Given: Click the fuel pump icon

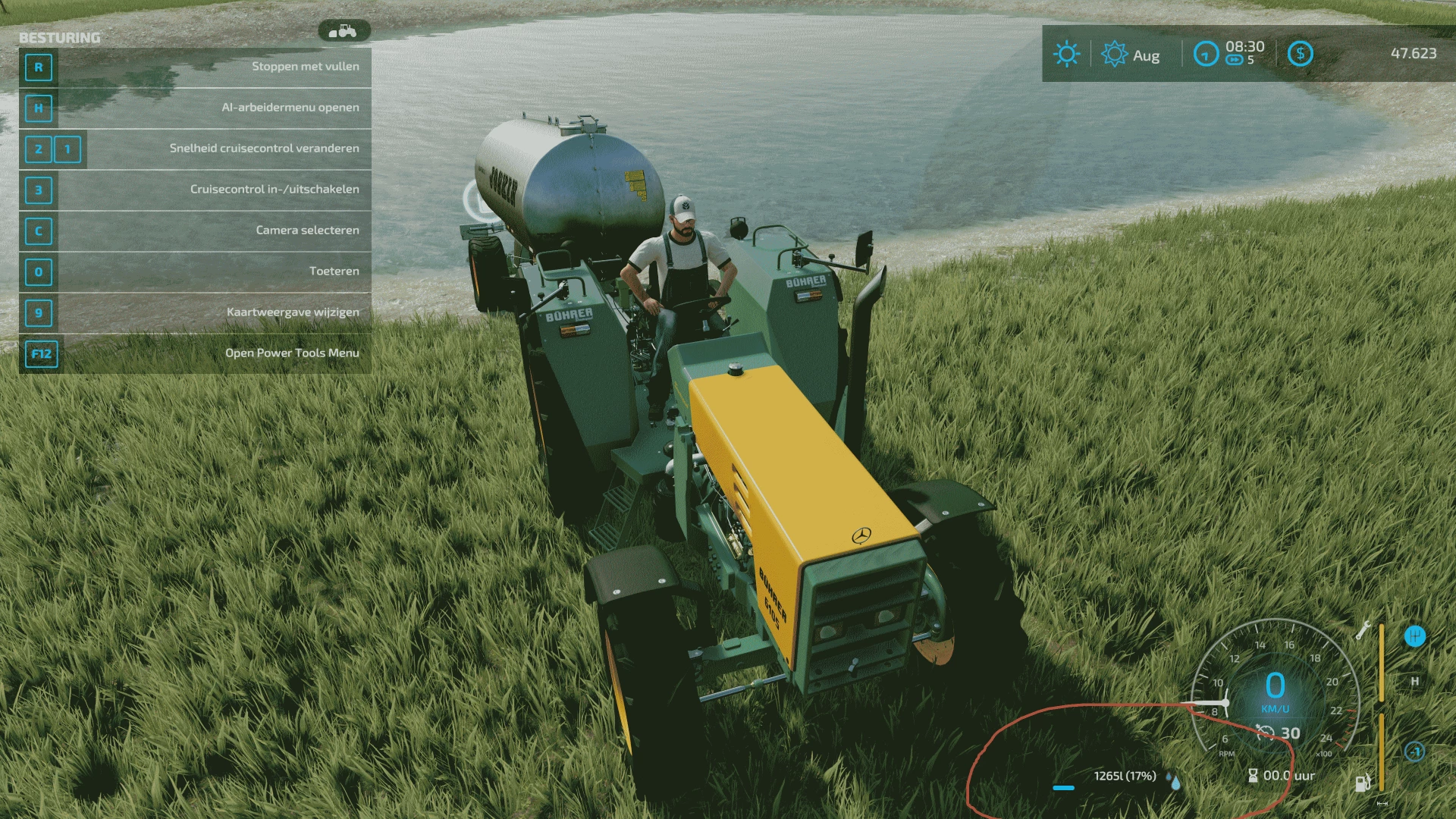Looking at the screenshot, I should (x=1363, y=783).
